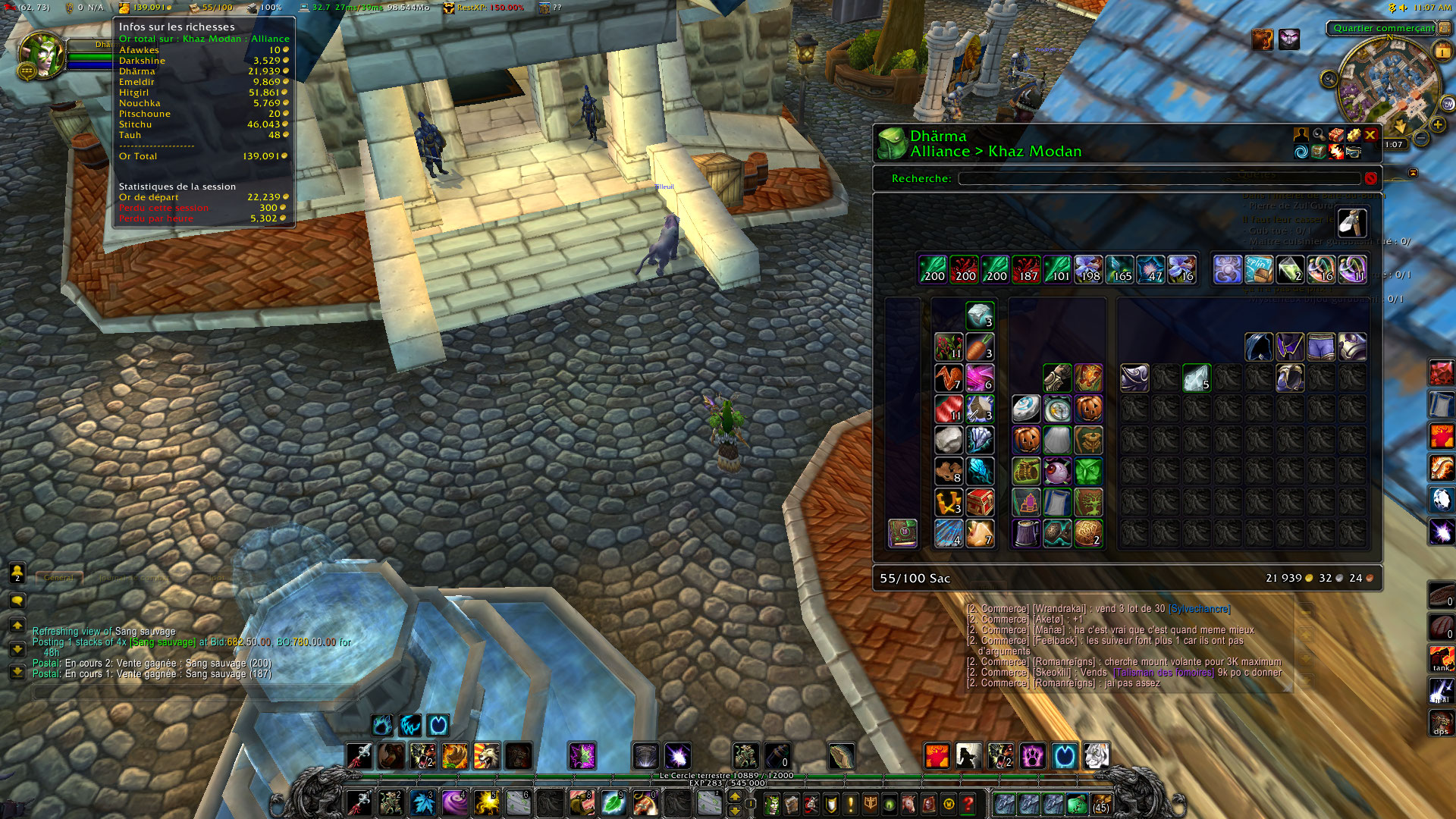Zoom in on the minimap
This screenshot has height=819, width=1456.
pyautogui.click(x=1437, y=124)
